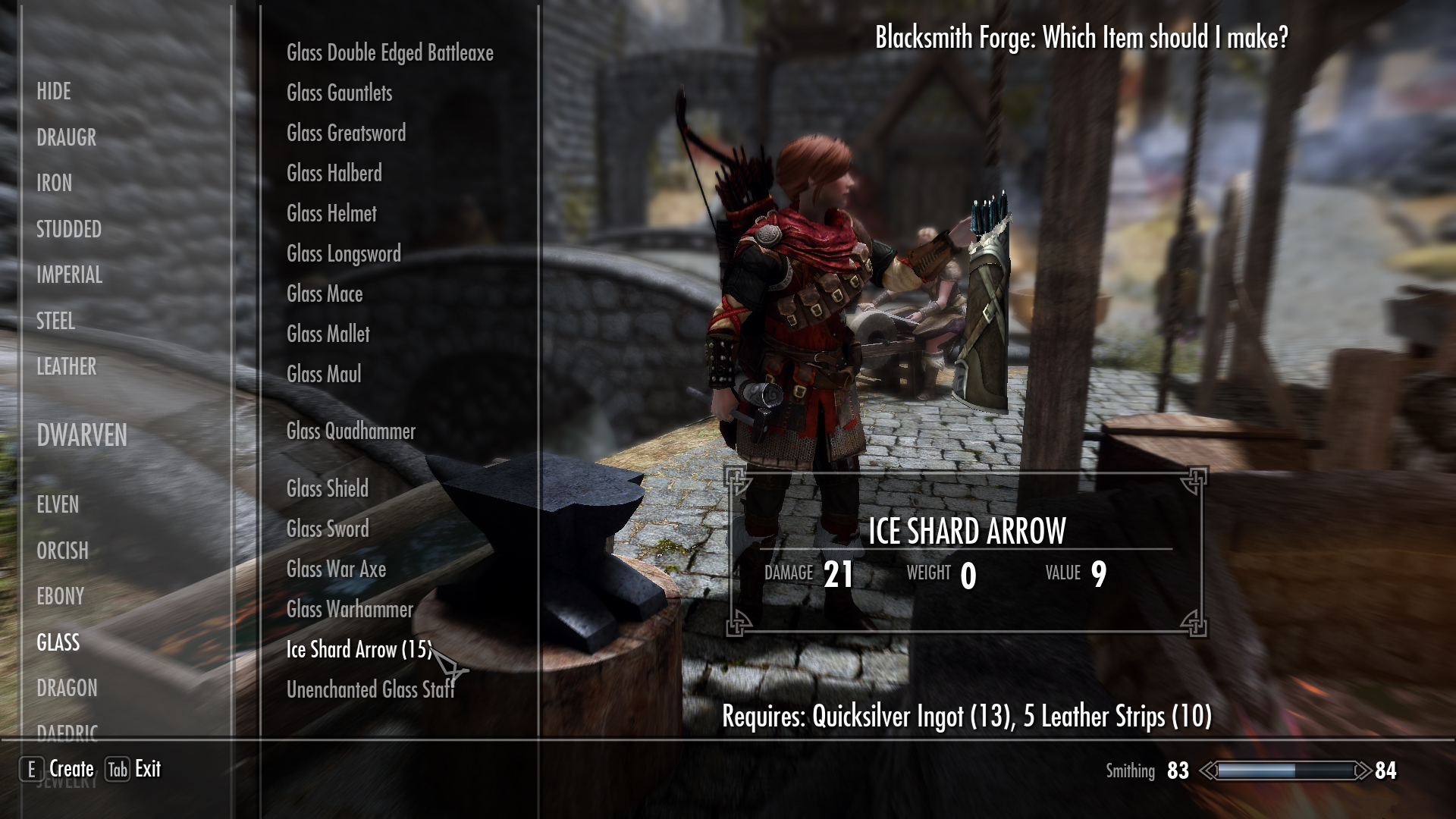Open the Iron crafting category
The height and width of the screenshot is (819, 1456).
[55, 184]
